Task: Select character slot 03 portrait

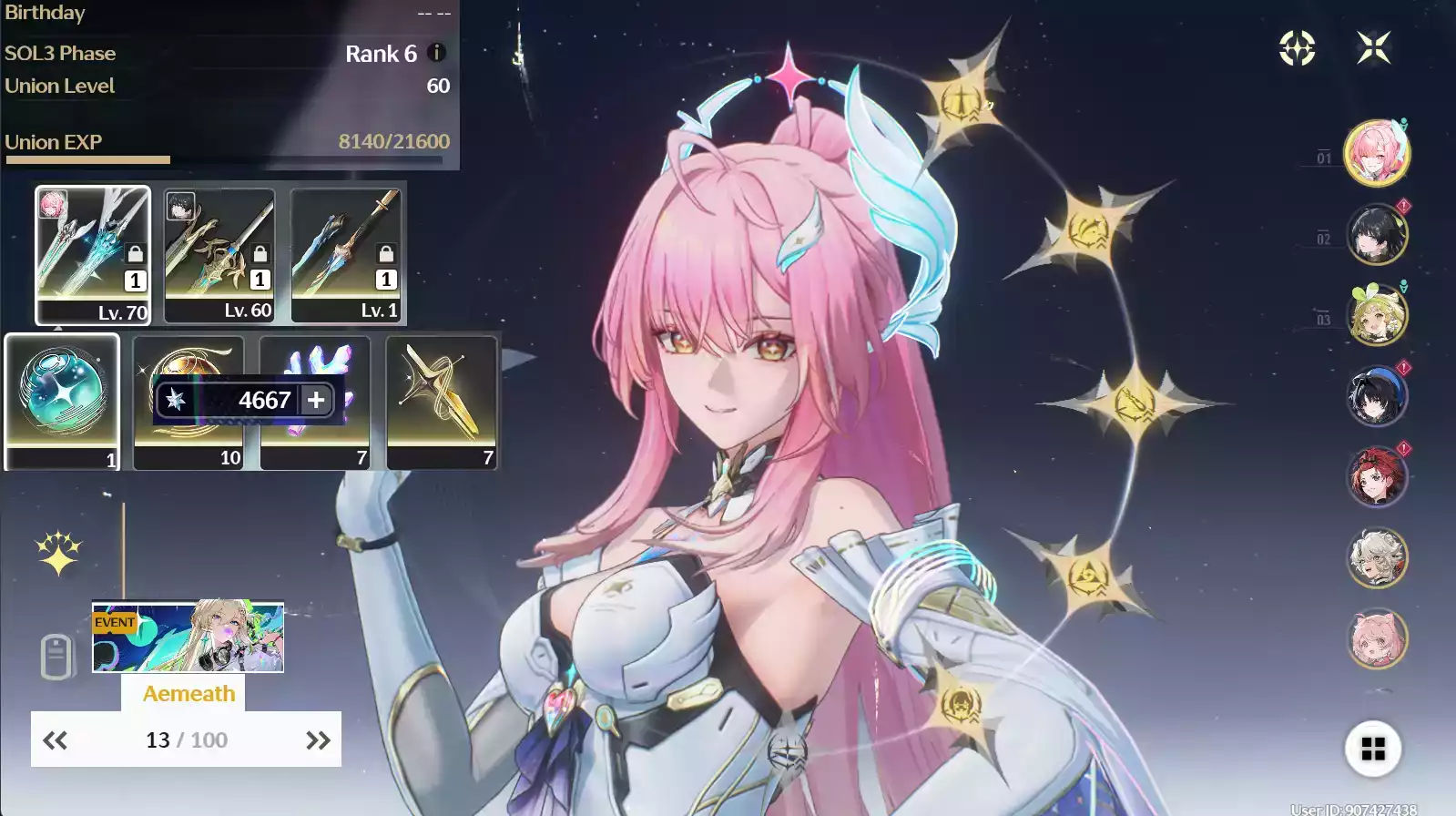Action: coord(1377,313)
